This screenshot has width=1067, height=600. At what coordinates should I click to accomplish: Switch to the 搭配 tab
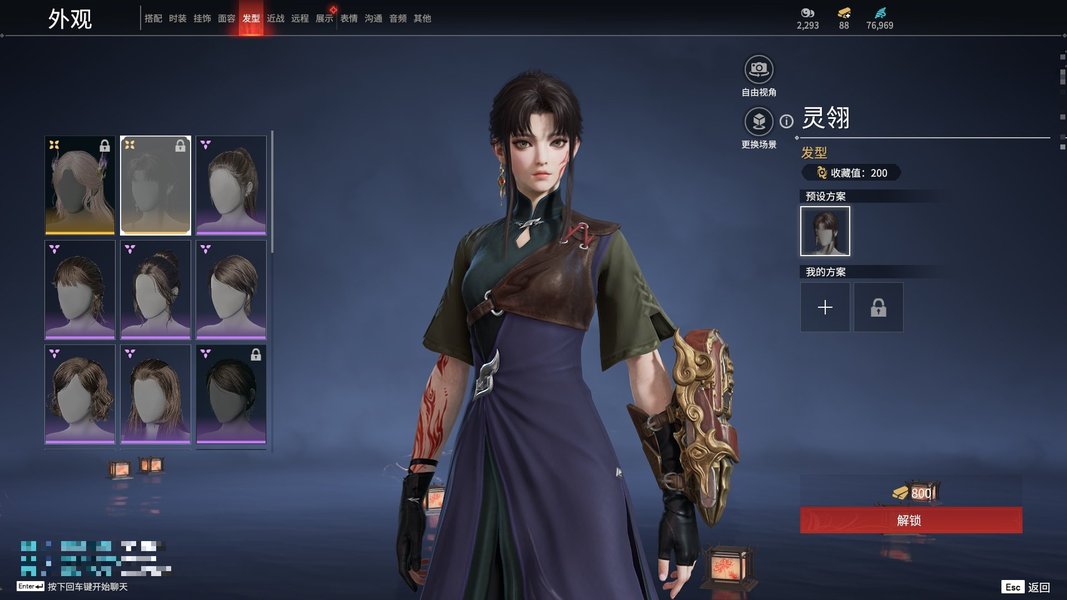[x=153, y=18]
